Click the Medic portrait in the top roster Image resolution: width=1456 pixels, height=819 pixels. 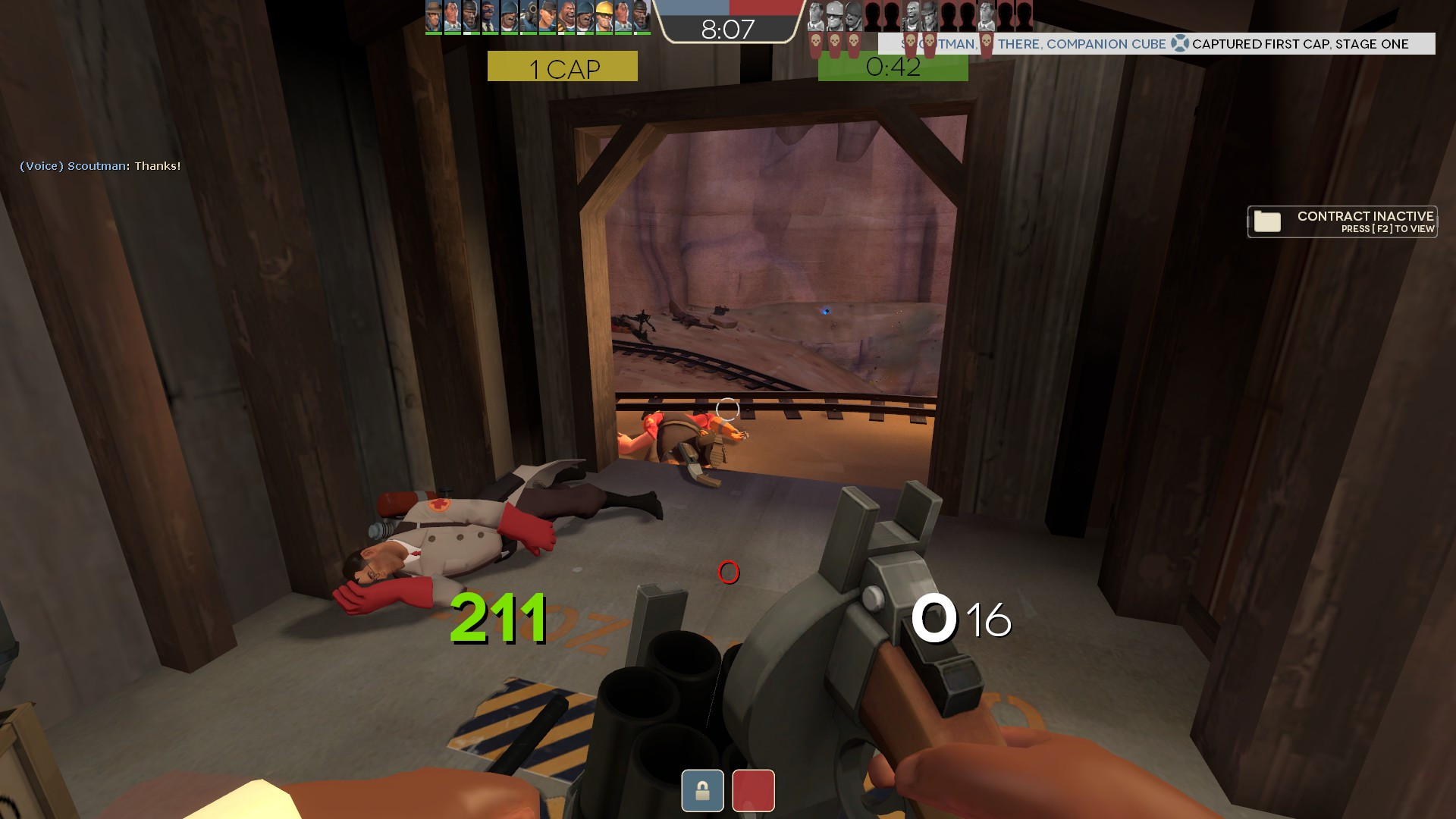451,15
